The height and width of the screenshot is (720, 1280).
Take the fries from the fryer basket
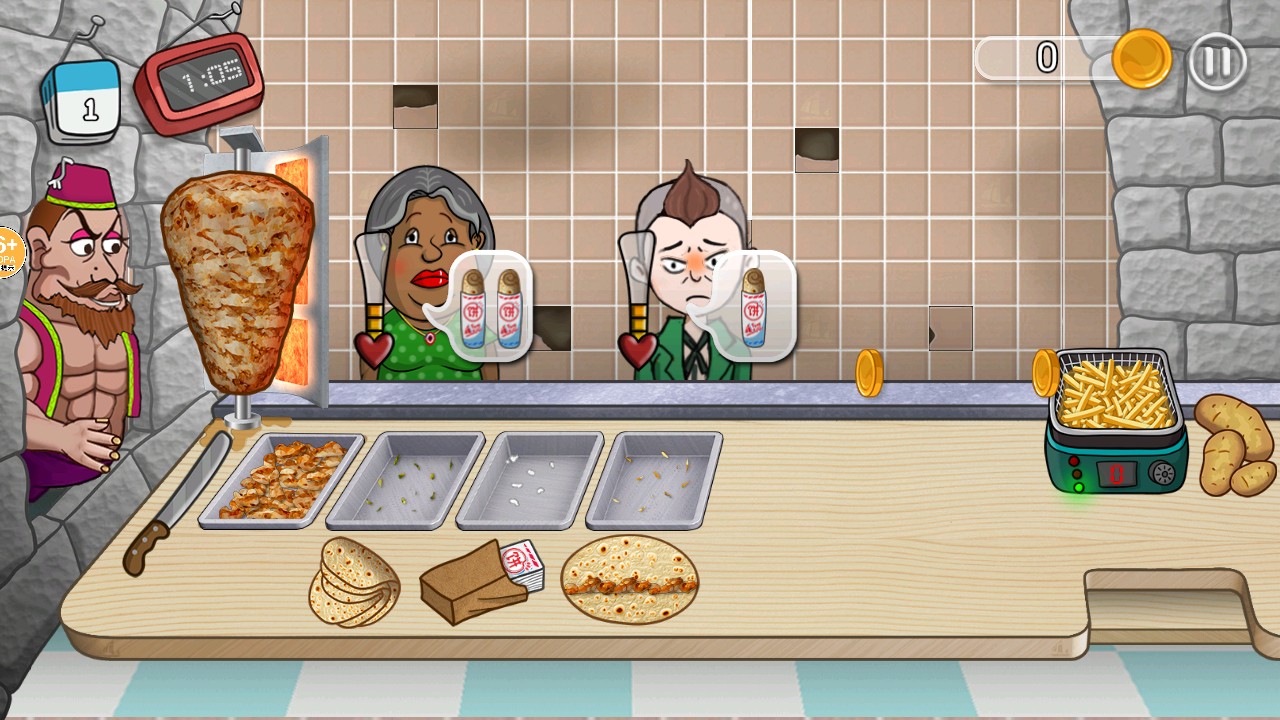tap(1112, 392)
